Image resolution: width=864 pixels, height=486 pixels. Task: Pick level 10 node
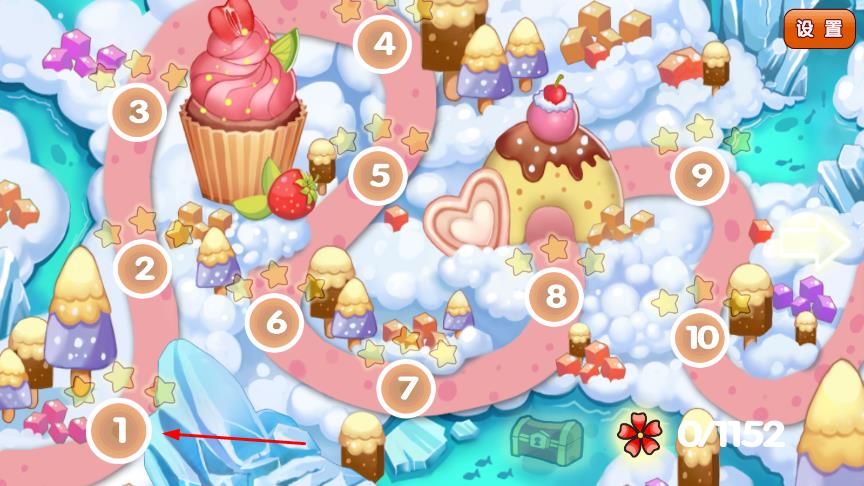(702, 338)
